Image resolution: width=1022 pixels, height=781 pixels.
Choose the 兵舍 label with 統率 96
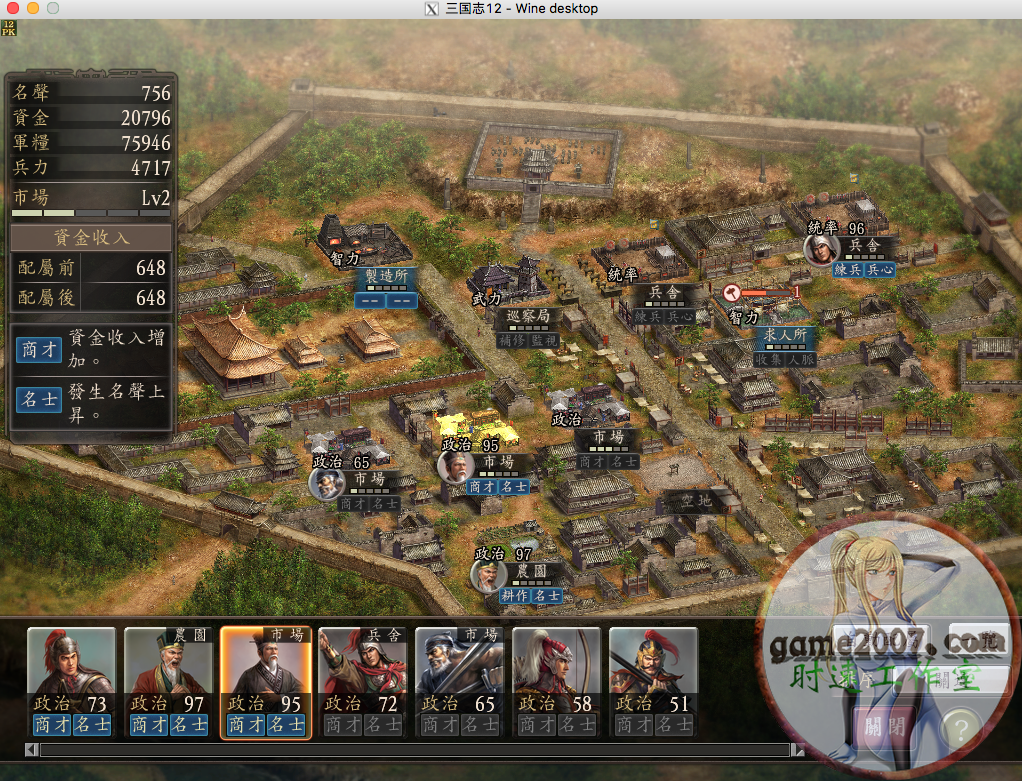864,245
